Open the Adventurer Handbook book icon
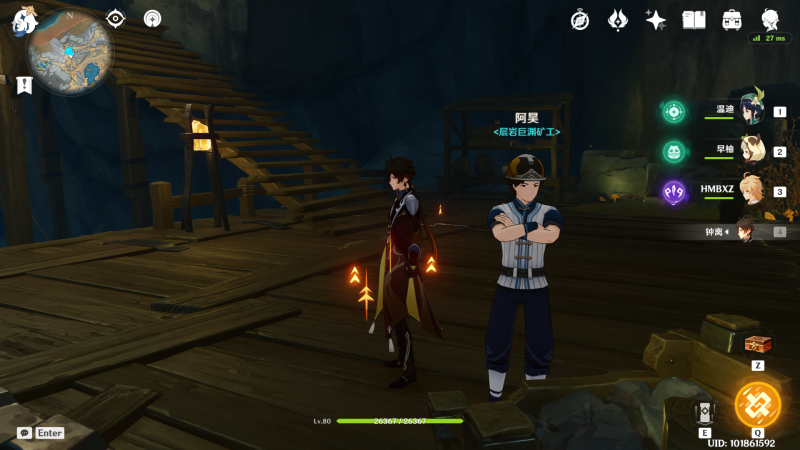This screenshot has height=450, width=800. click(x=694, y=19)
